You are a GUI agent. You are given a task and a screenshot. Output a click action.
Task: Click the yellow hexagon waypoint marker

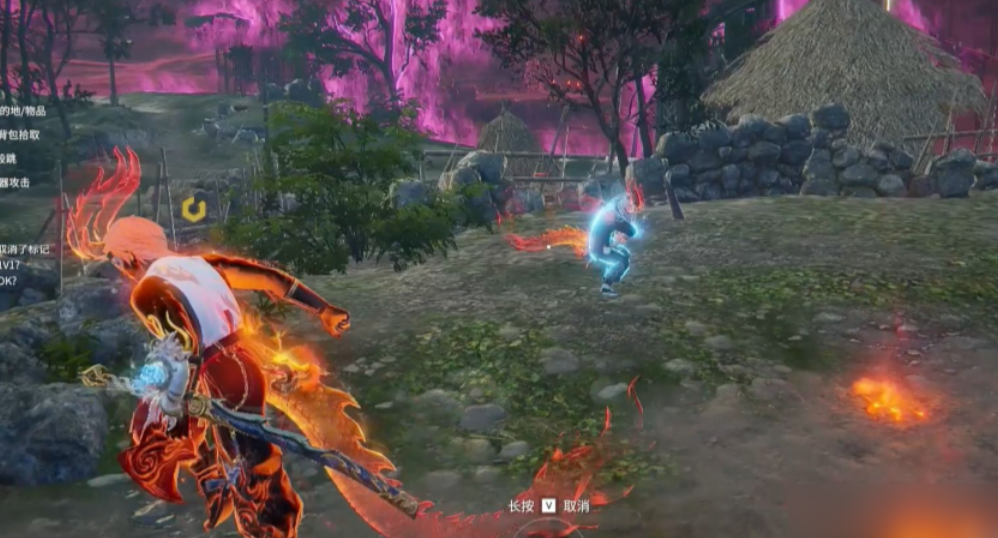click(193, 209)
